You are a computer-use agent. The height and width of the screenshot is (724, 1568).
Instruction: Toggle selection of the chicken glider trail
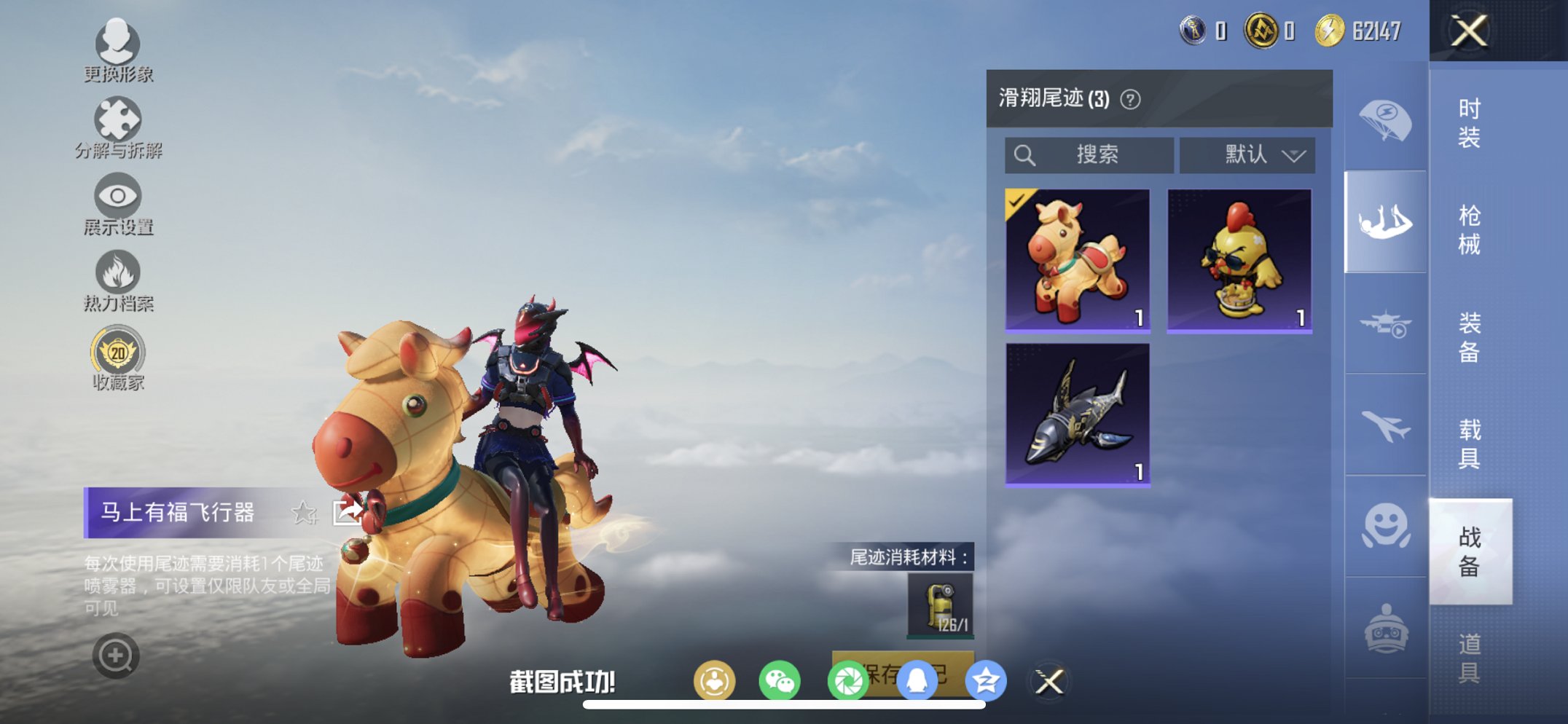1244,260
